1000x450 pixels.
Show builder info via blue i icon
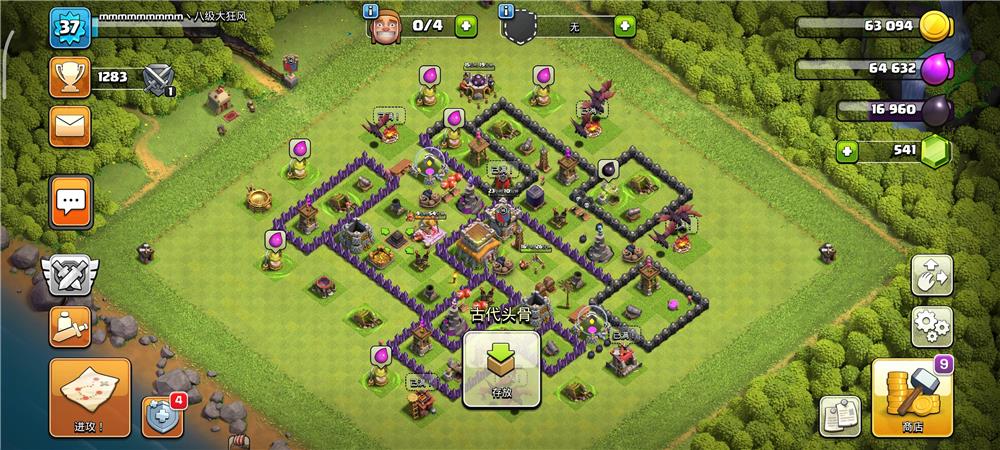(372, 11)
